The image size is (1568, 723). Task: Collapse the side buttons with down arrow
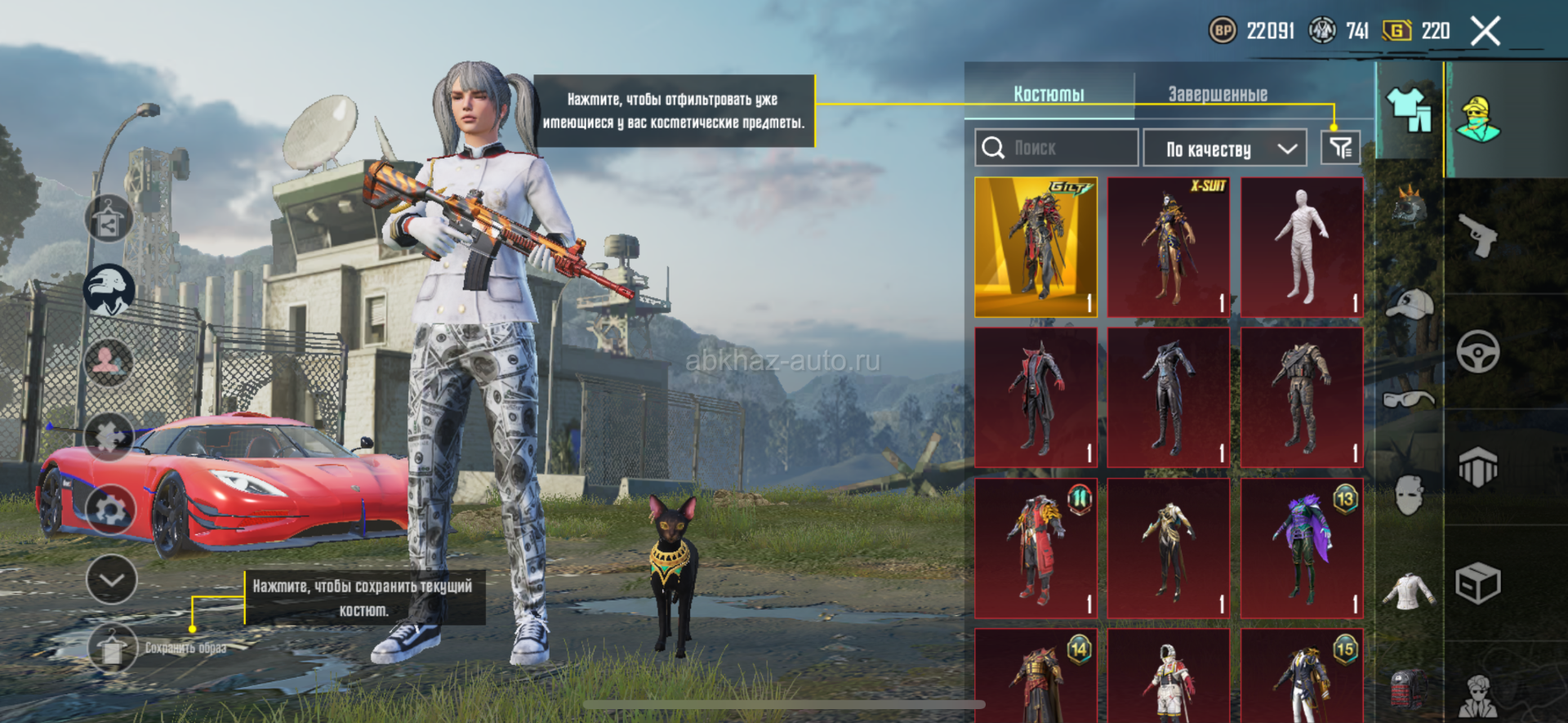111,579
